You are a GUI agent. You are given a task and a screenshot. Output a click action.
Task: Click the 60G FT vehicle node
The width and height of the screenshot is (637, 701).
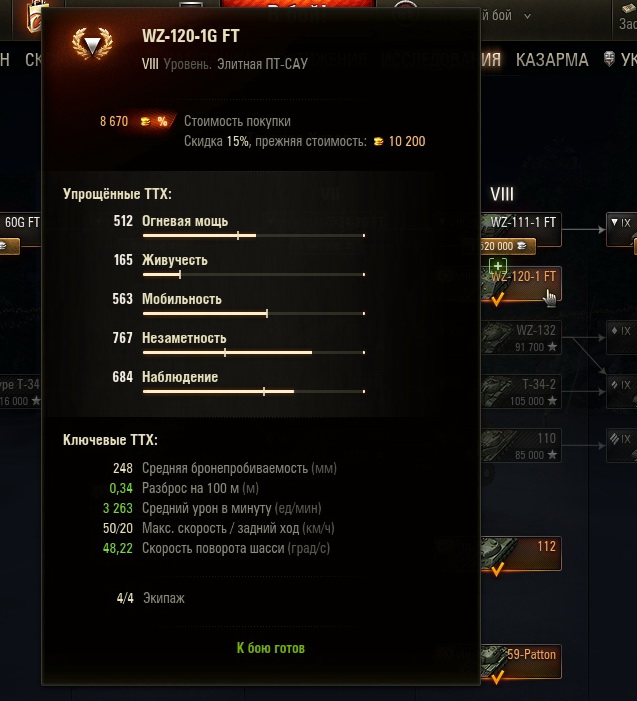point(20,222)
